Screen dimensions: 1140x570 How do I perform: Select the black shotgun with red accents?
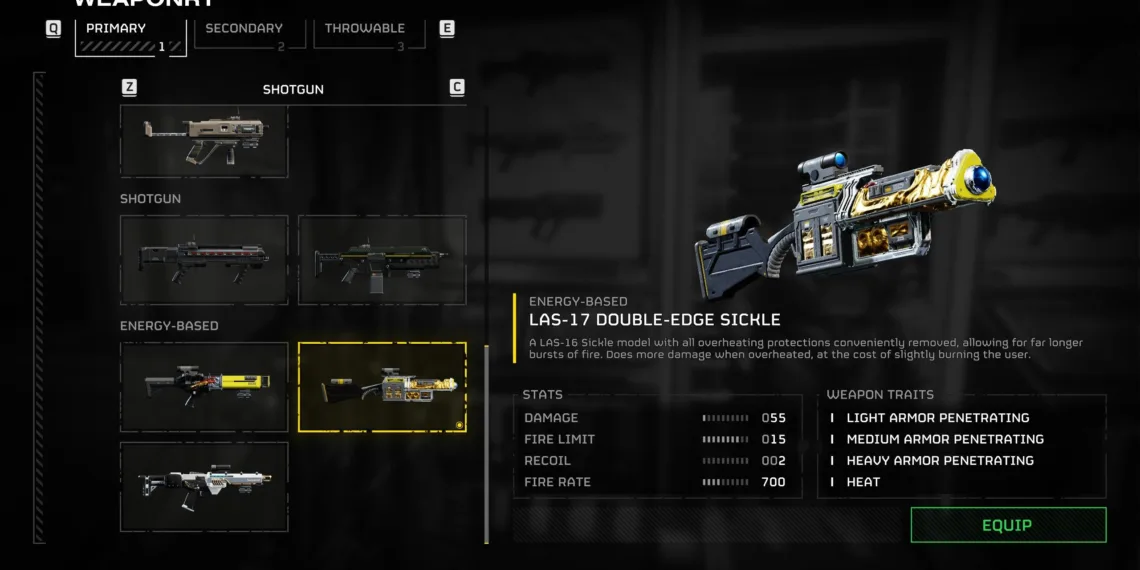(x=204, y=260)
